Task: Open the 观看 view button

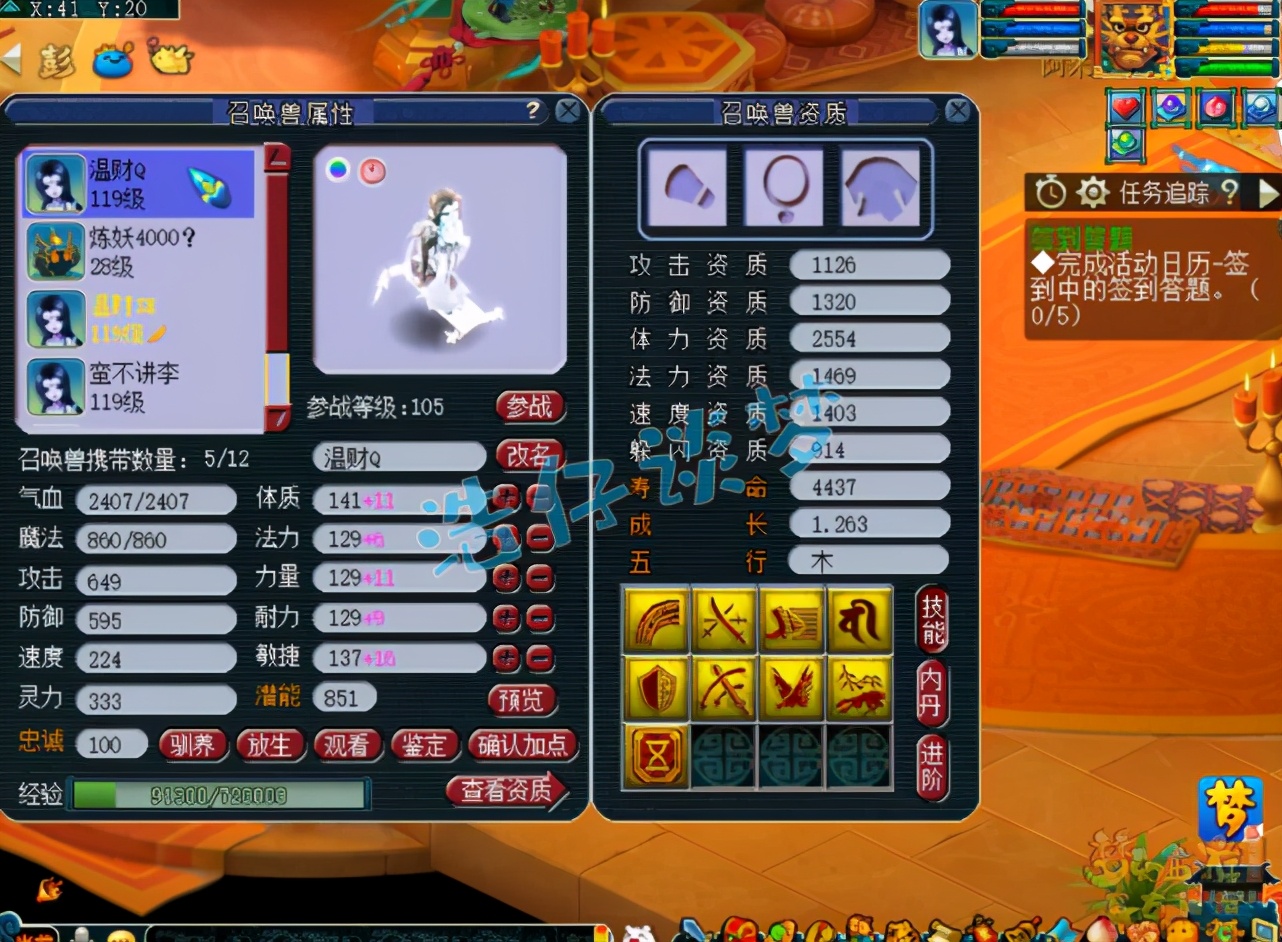Action: coord(347,745)
